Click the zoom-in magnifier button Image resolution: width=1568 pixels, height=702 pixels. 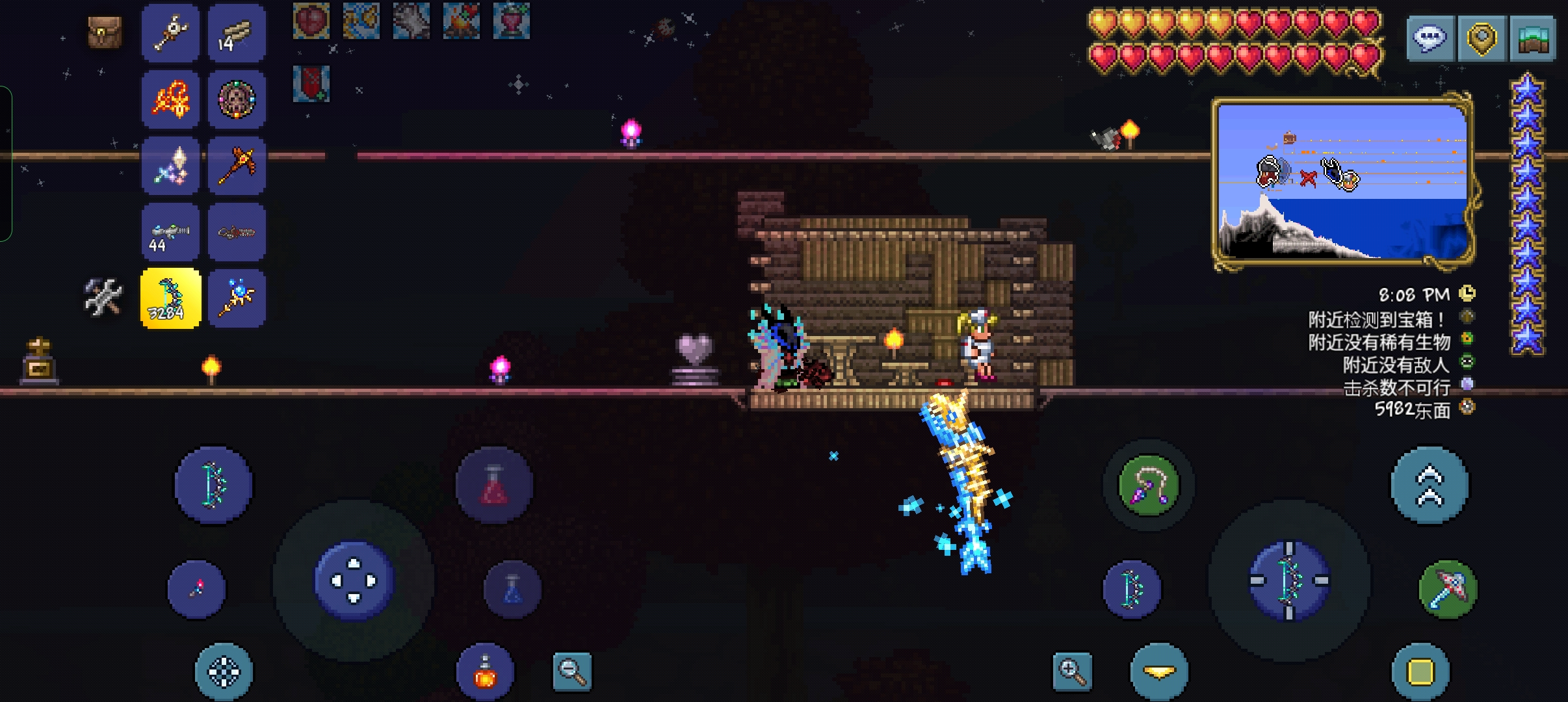coord(1072,671)
